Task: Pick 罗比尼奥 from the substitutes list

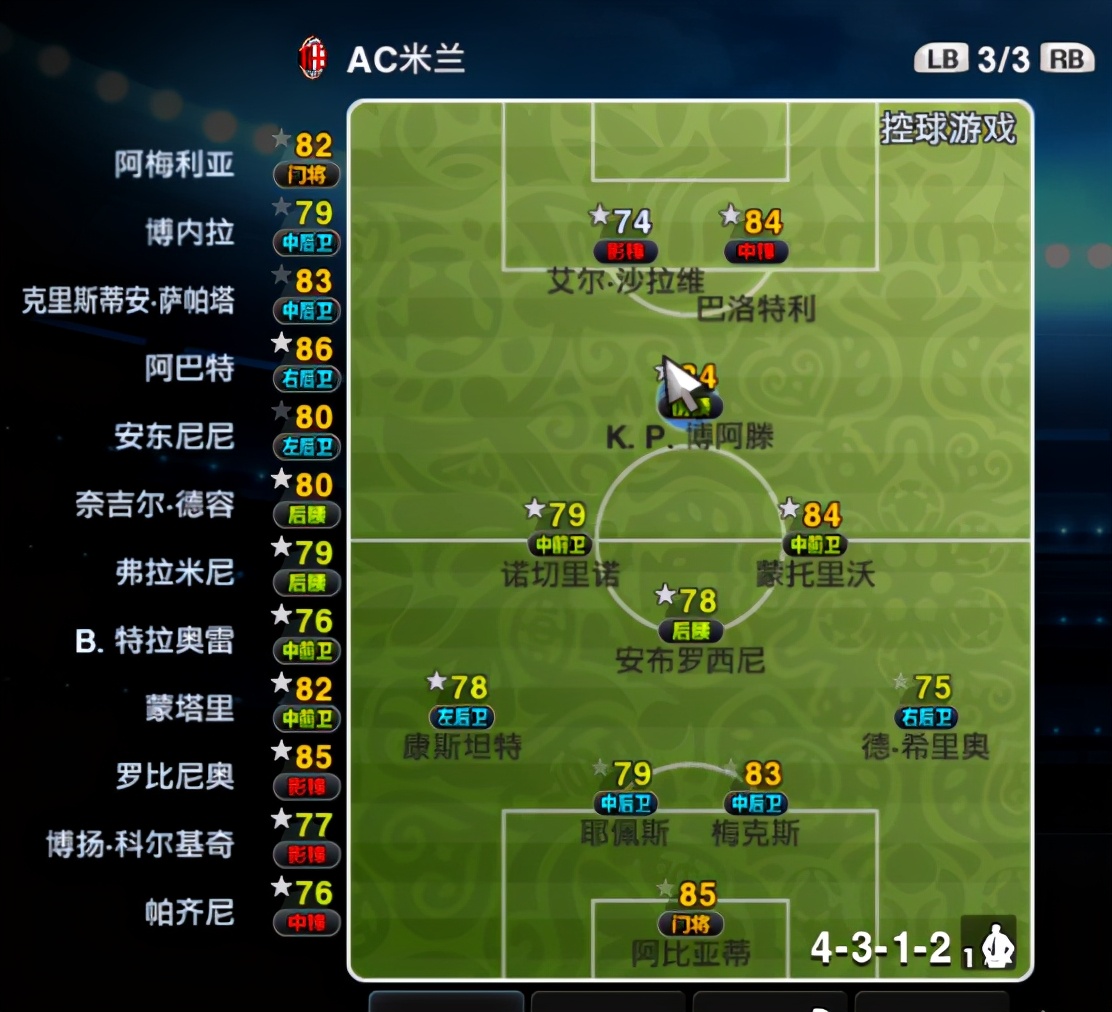Action: pos(175,777)
